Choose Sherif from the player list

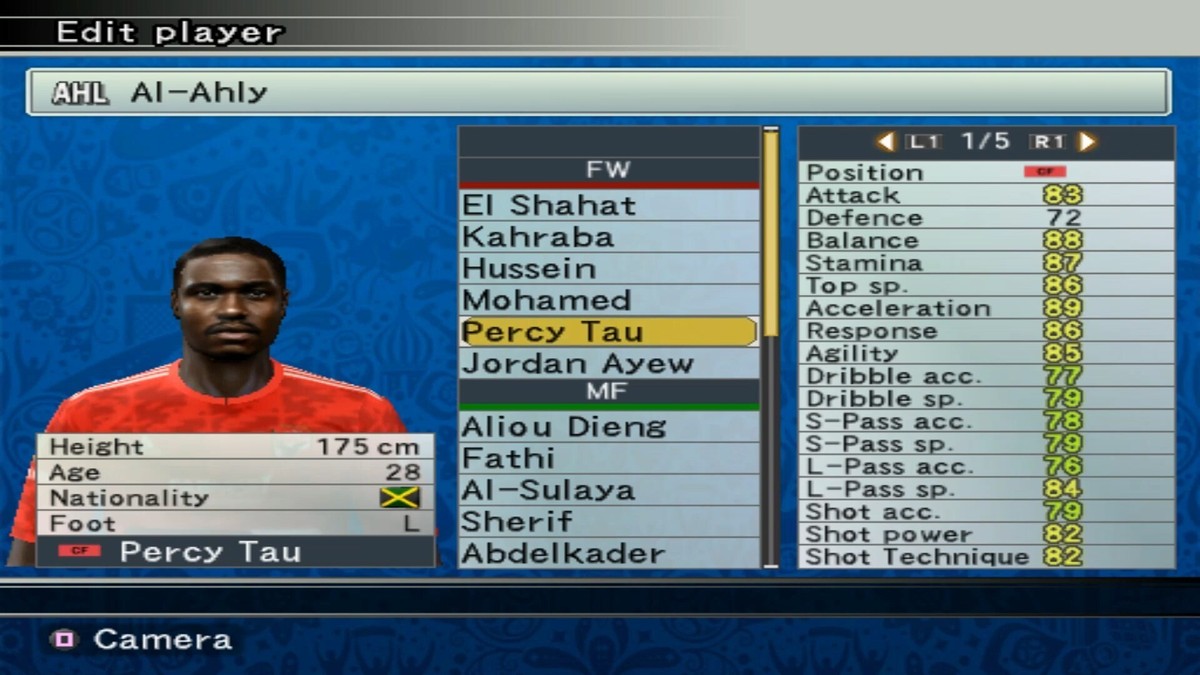[x=608, y=522]
